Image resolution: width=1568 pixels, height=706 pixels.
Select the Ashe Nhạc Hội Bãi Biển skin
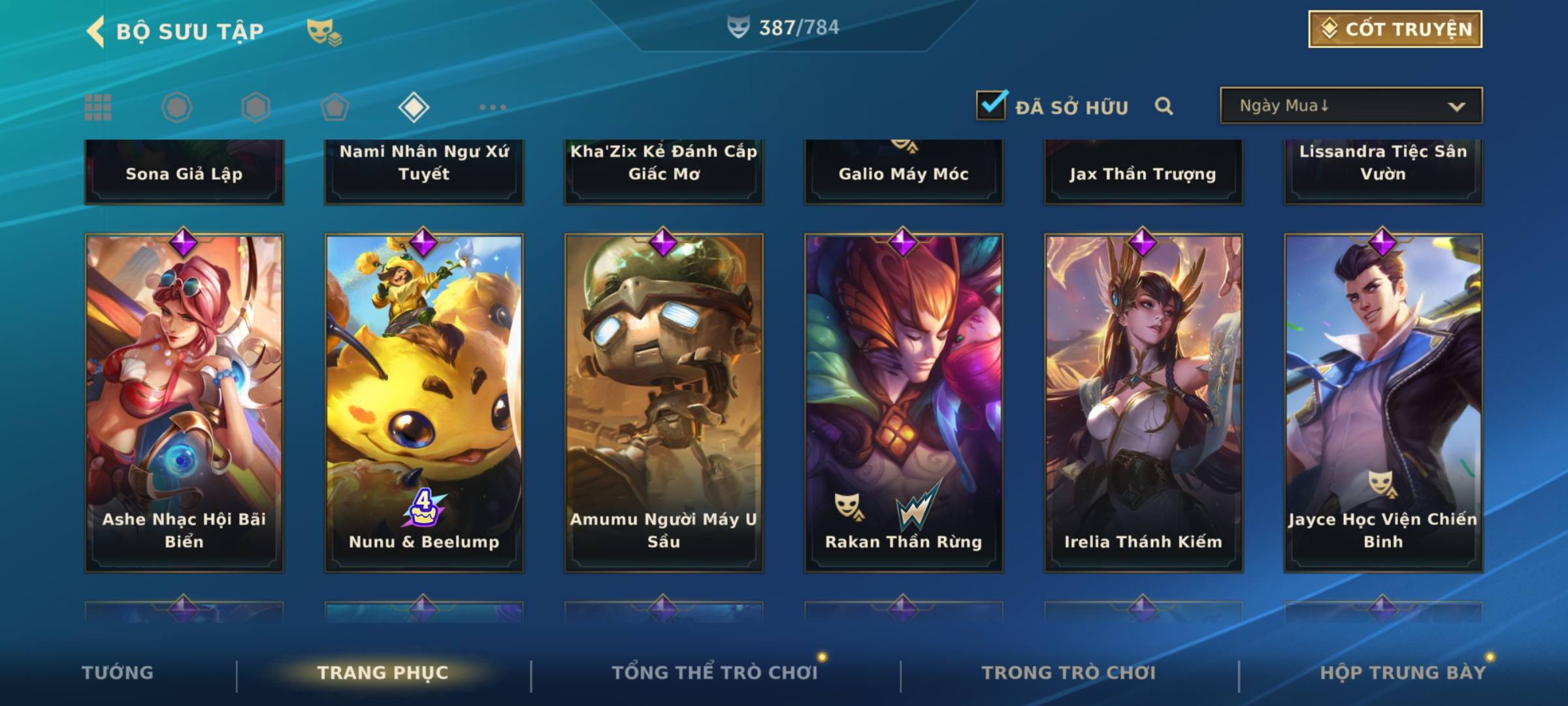pos(184,402)
